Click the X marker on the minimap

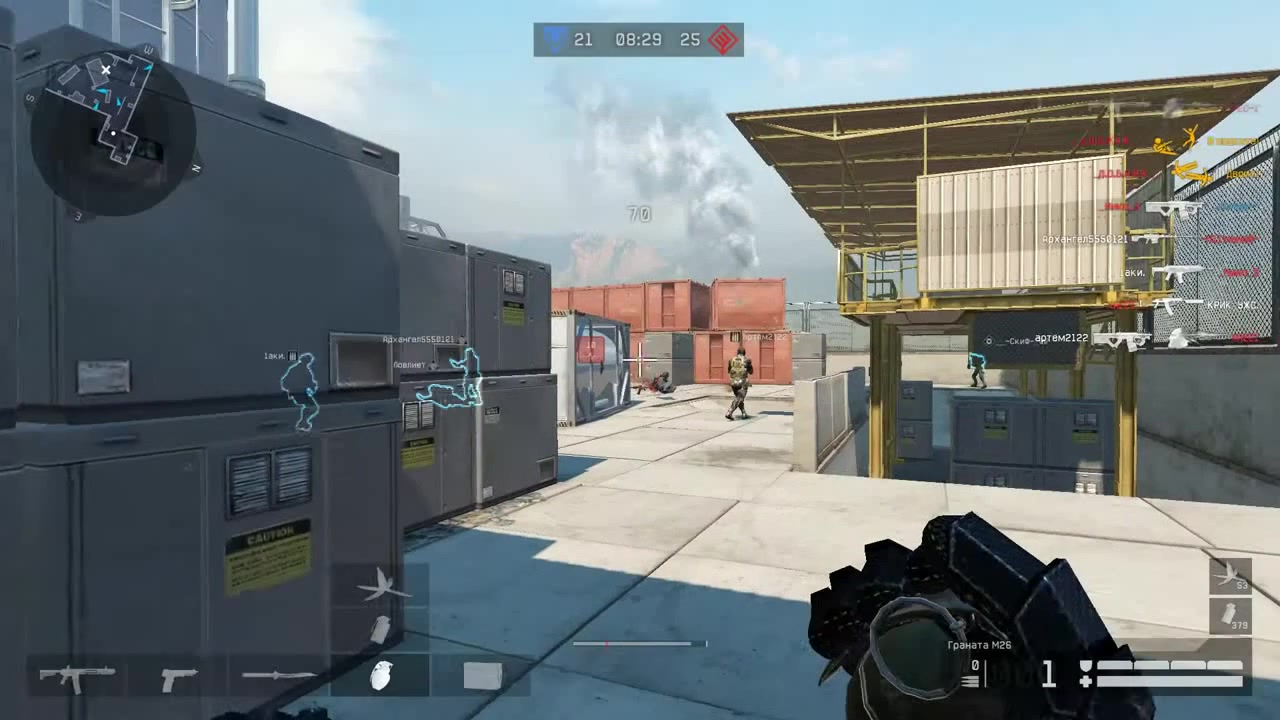click(x=106, y=70)
